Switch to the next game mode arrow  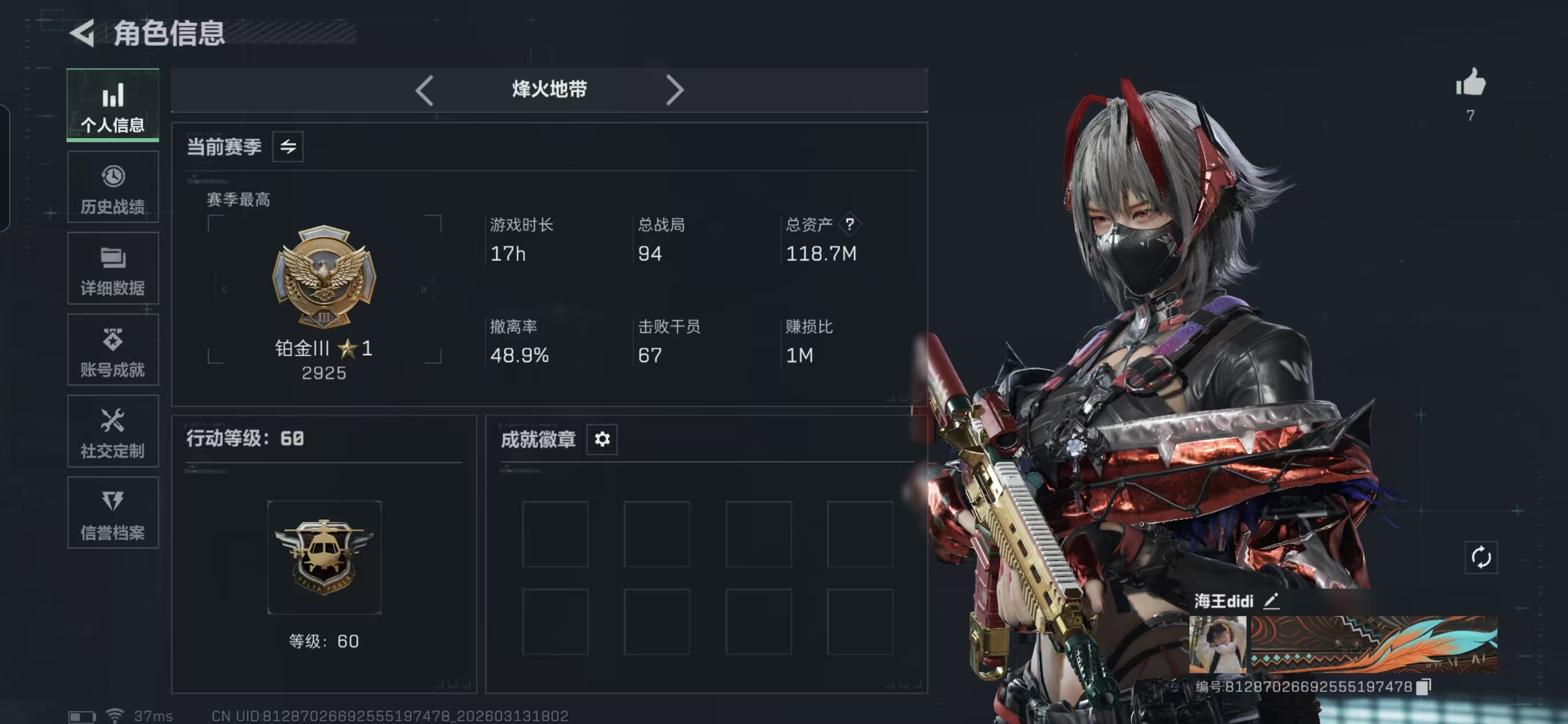click(x=675, y=91)
